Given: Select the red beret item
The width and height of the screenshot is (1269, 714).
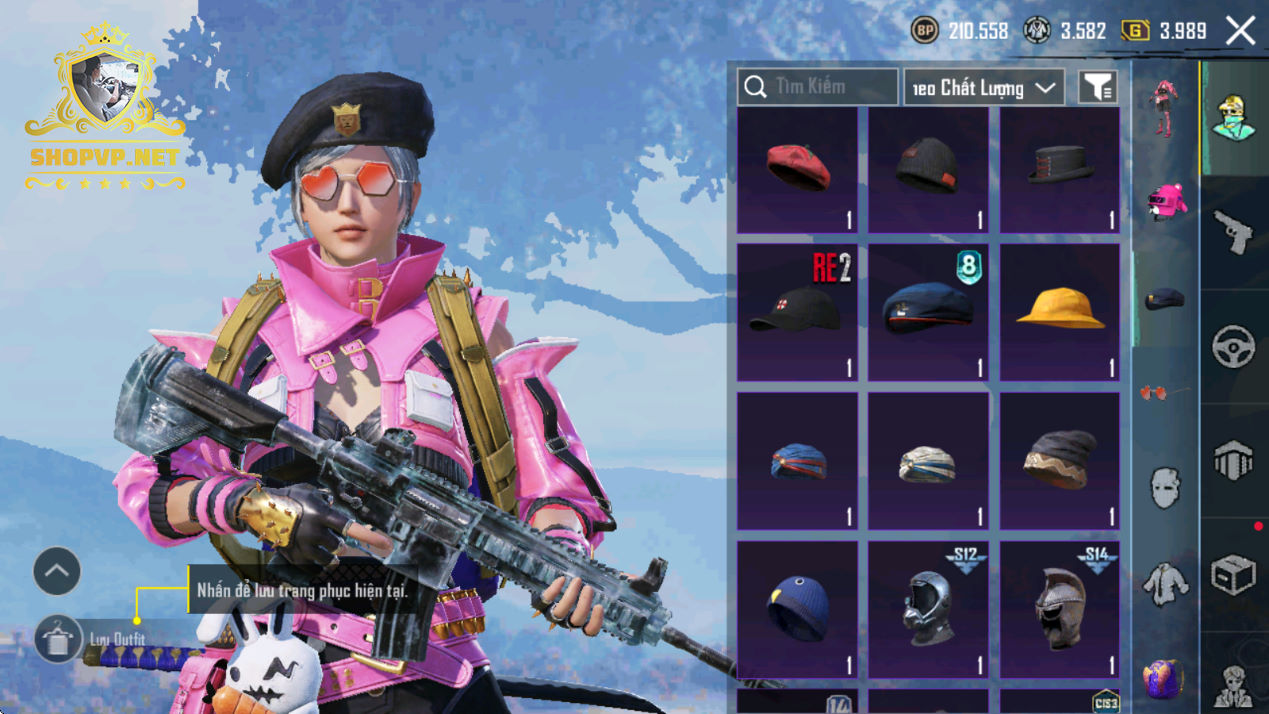Looking at the screenshot, I should pyautogui.click(x=797, y=170).
